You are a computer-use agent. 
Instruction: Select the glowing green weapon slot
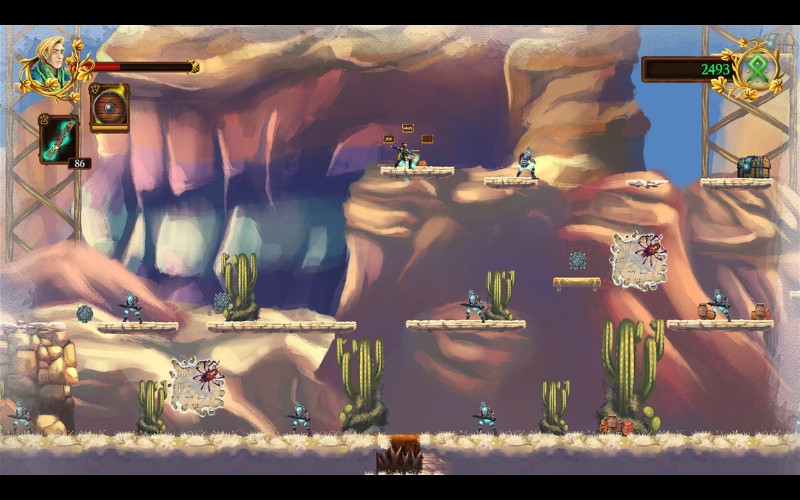tap(59, 138)
